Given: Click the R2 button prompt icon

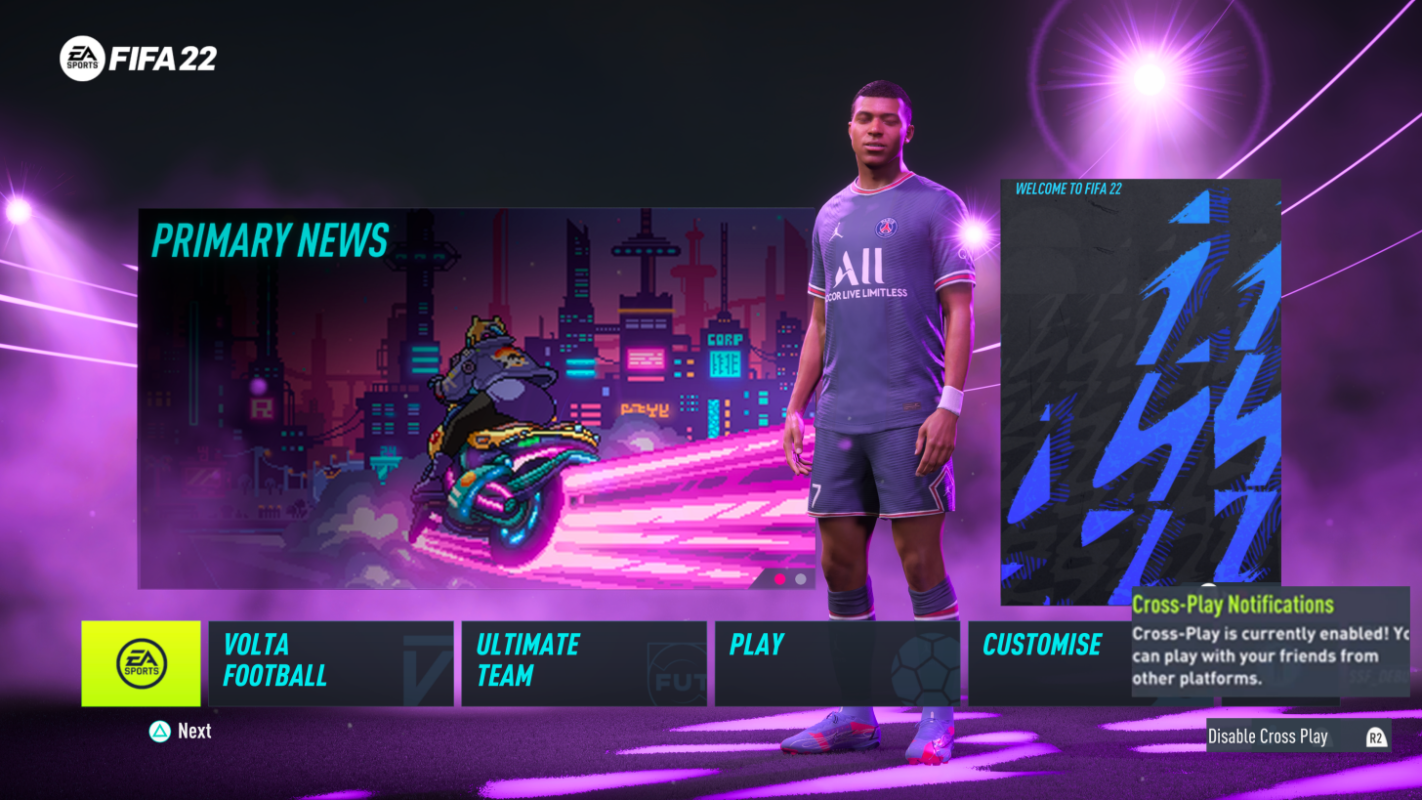Looking at the screenshot, I should coord(1377,736).
